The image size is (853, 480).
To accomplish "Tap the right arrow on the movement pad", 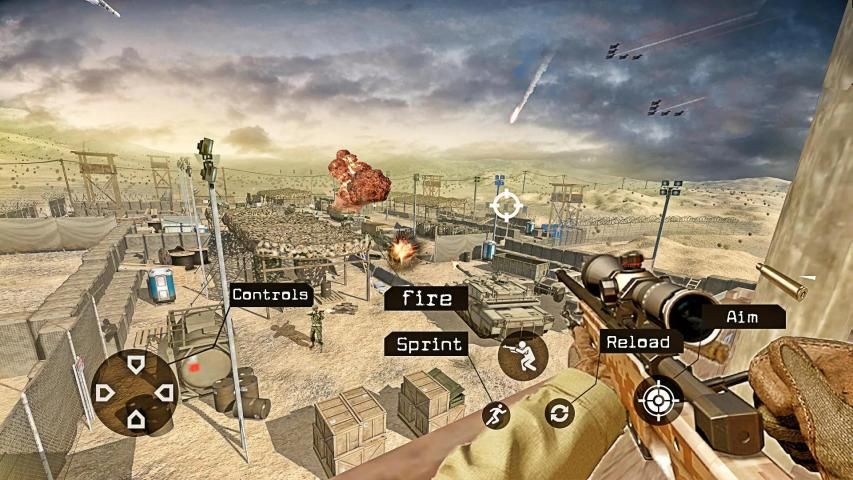I will pyautogui.click(x=165, y=392).
